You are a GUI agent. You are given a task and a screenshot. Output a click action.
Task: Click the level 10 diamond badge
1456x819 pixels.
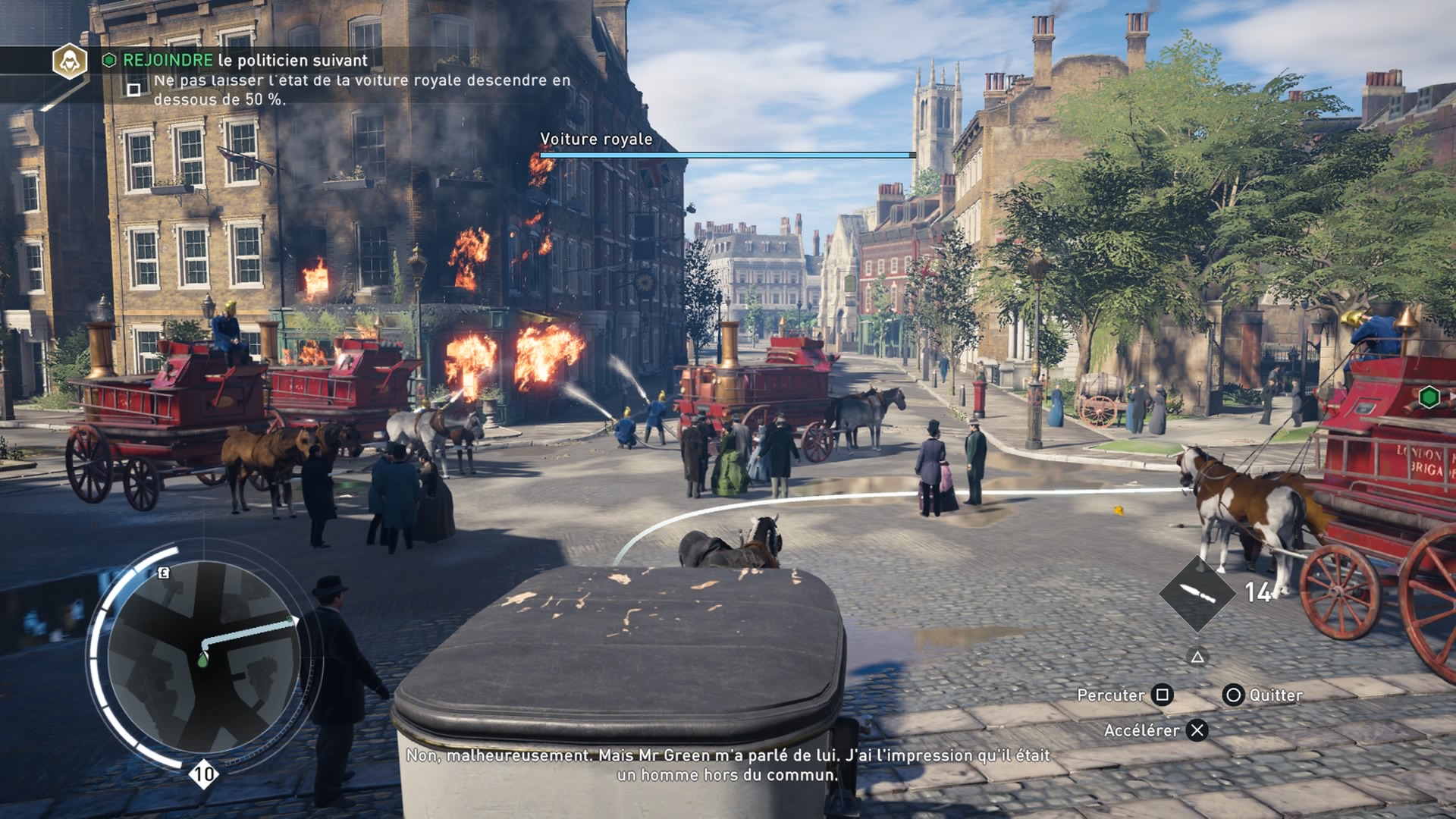(x=203, y=774)
